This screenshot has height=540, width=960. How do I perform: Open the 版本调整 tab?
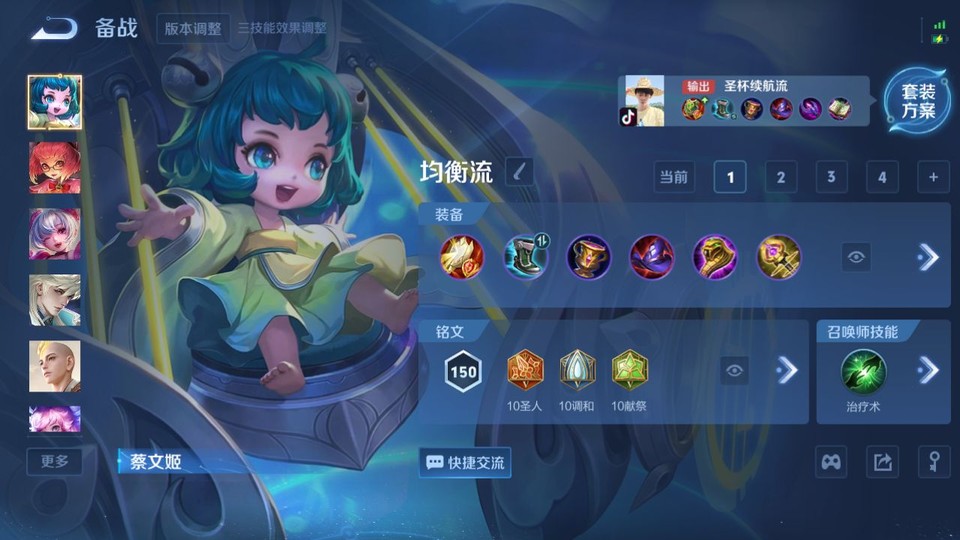[194, 28]
